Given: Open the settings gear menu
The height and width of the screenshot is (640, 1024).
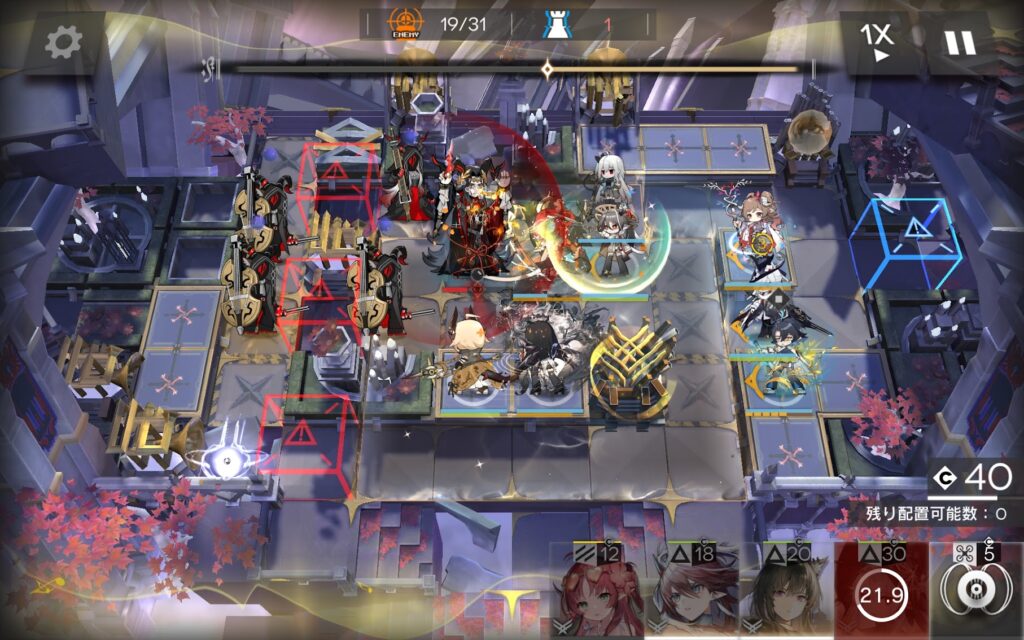Looking at the screenshot, I should (x=64, y=42).
